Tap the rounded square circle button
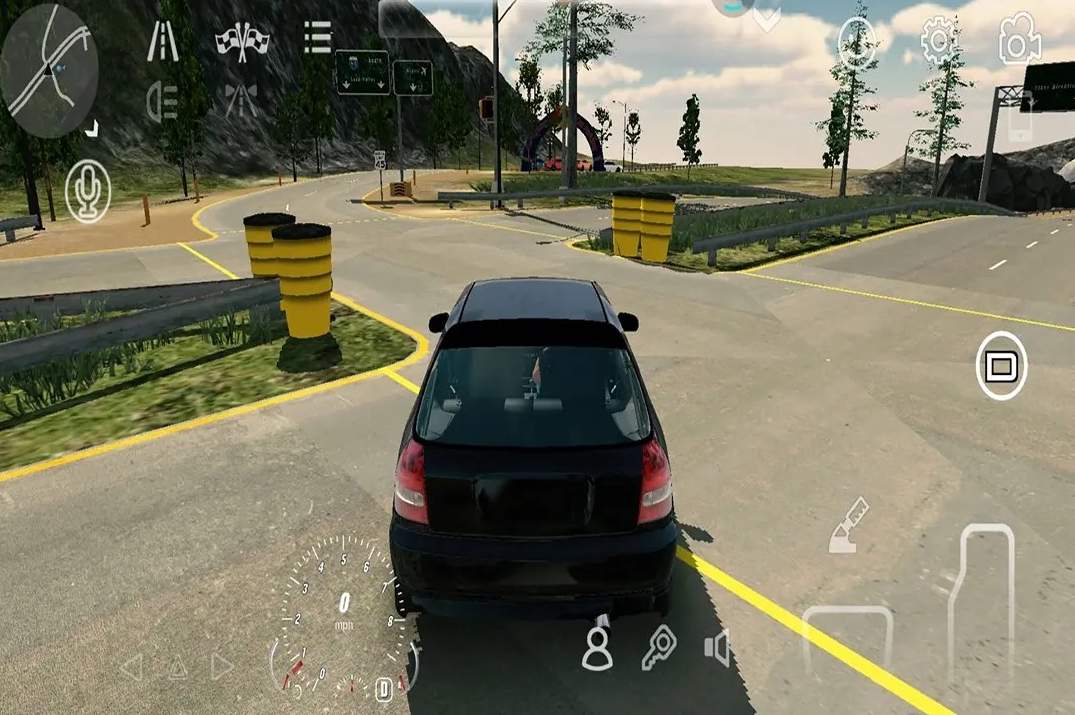Image resolution: width=1075 pixels, height=715 pixels. (x=1001, y=366)
